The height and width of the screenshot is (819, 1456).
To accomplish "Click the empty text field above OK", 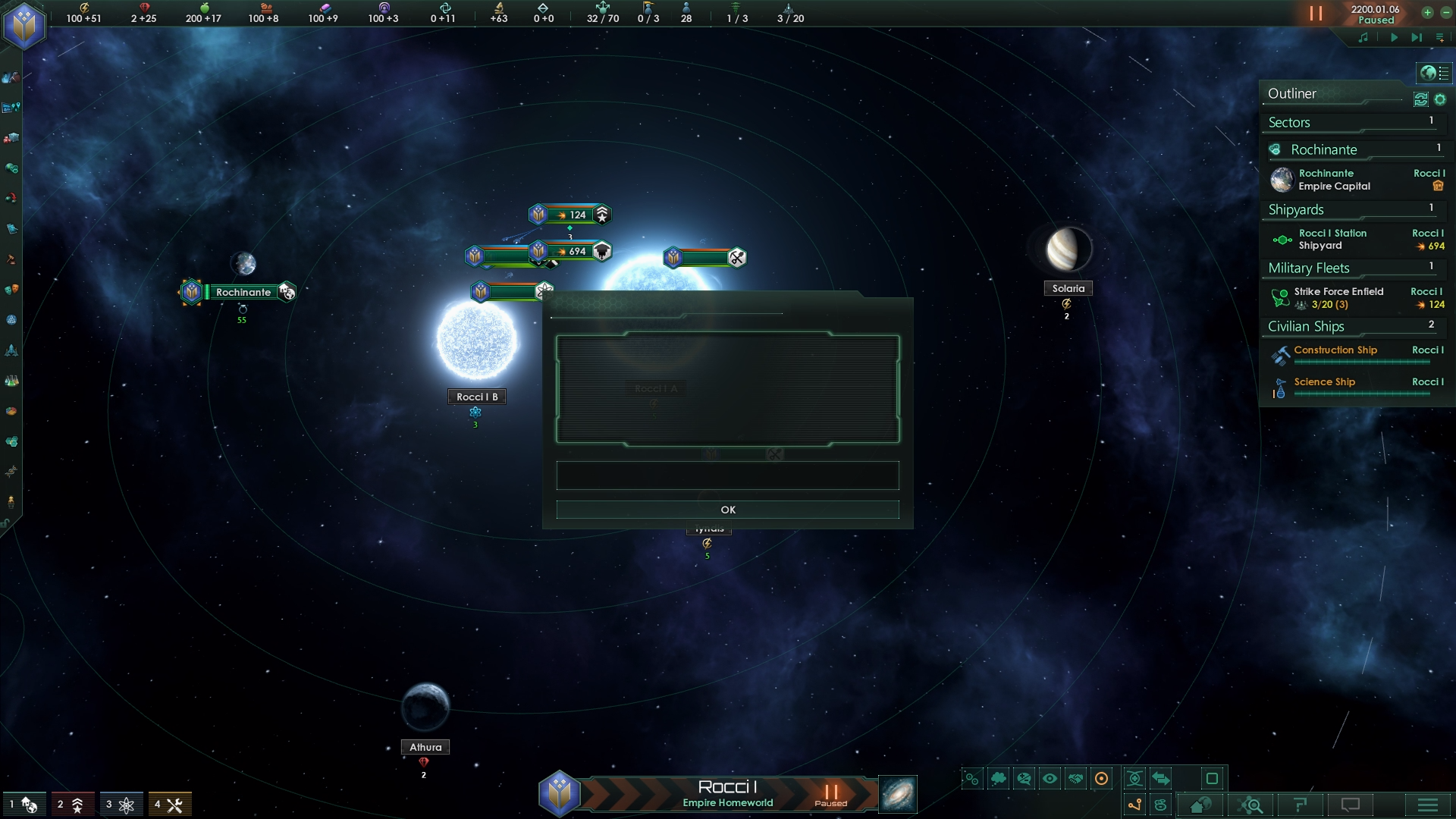I will 727,475.
